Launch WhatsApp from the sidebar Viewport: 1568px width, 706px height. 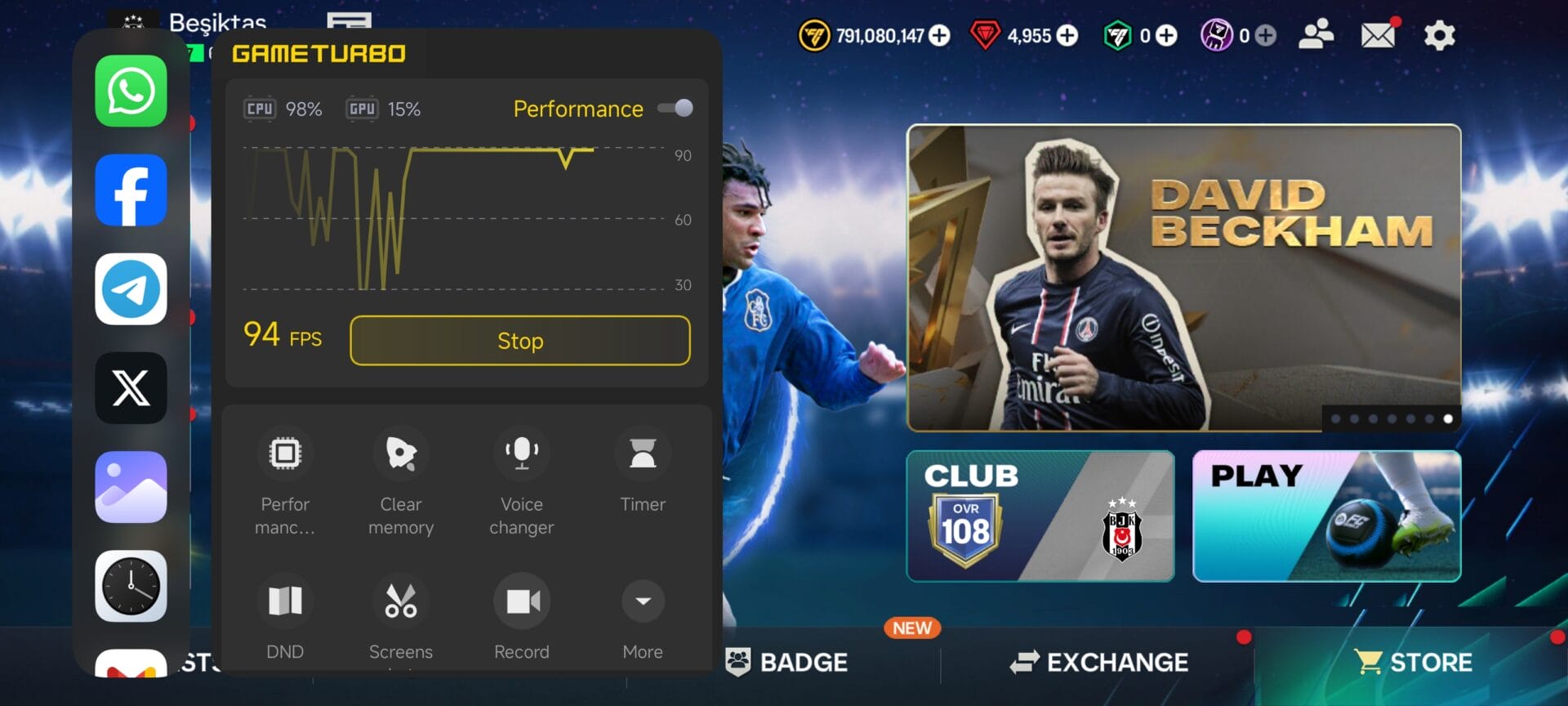tap(131, 91)
